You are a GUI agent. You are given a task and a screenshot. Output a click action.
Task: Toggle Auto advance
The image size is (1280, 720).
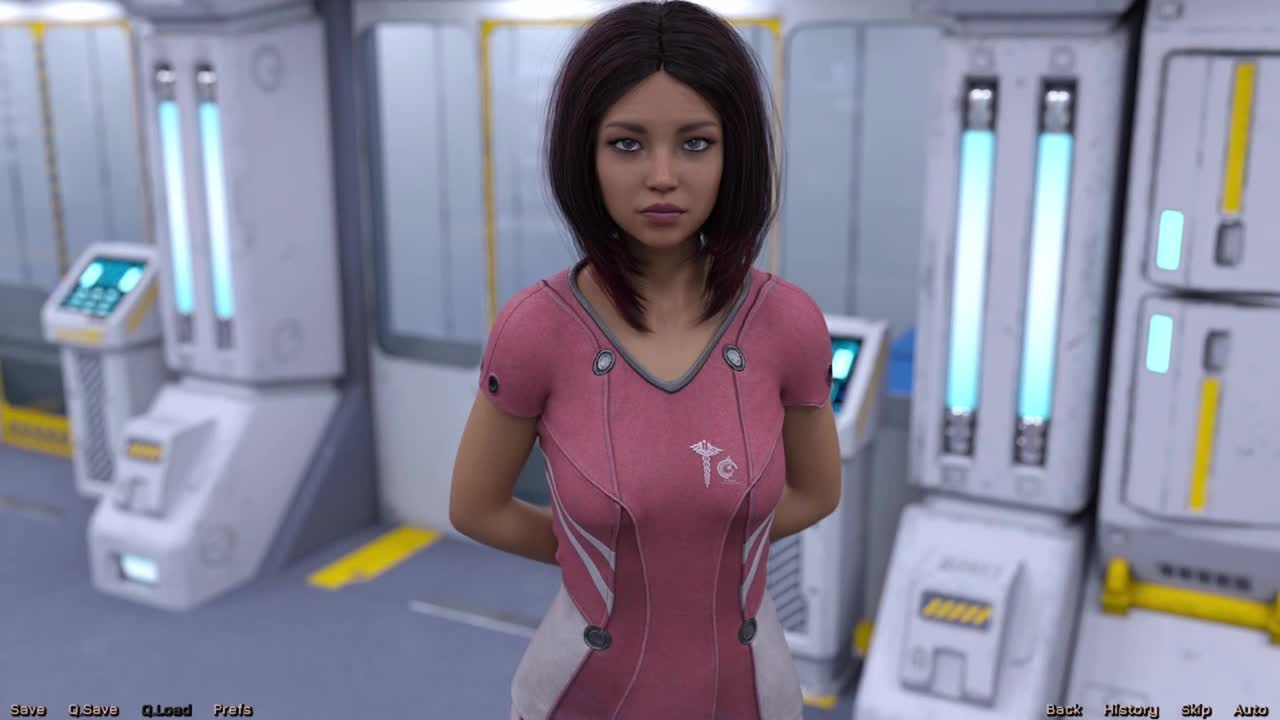coord(1250,710)
